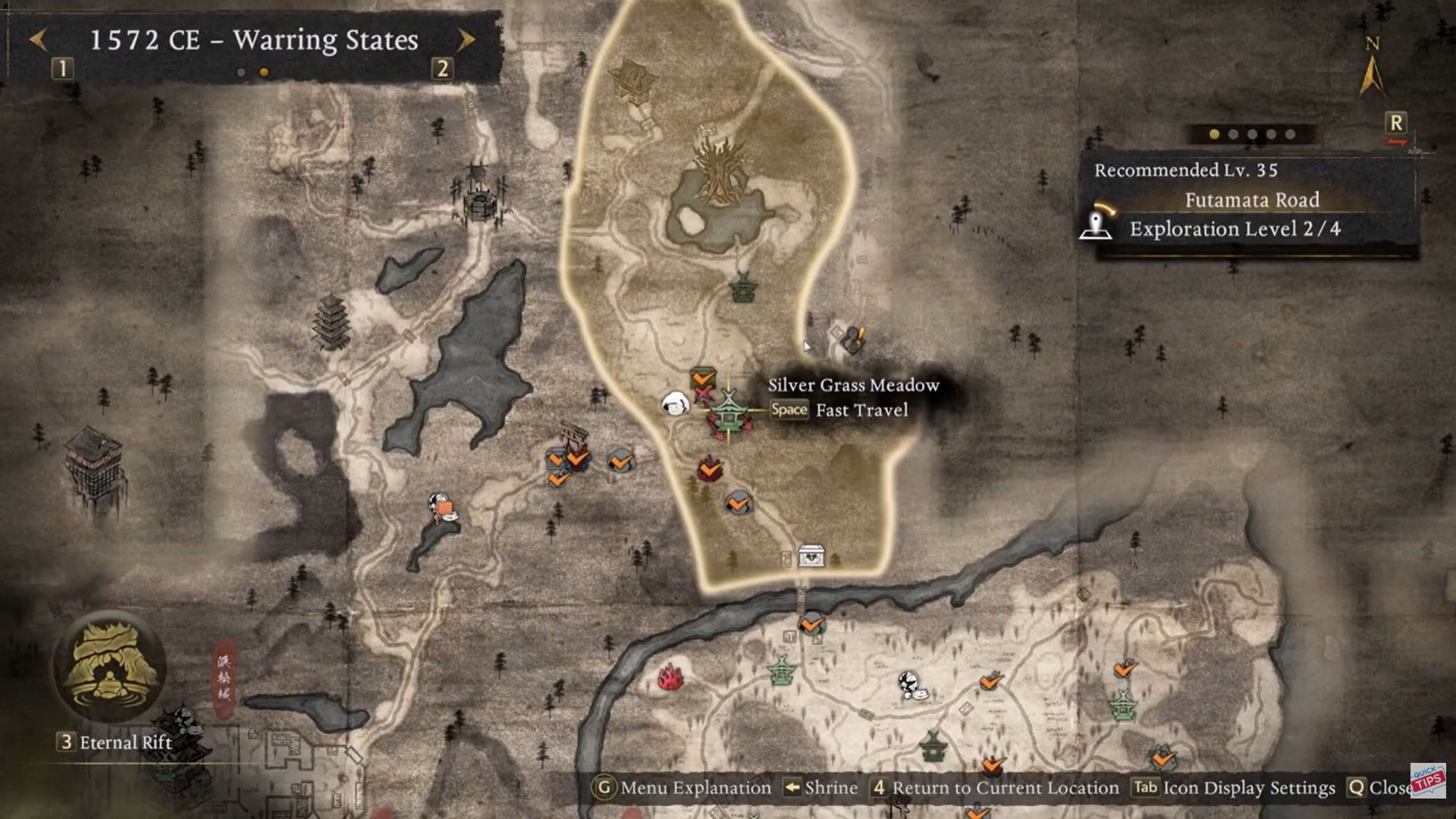Select the red X mission marker
The width and height of the screenshot is (1456, 819).
(x=702, y=392)
